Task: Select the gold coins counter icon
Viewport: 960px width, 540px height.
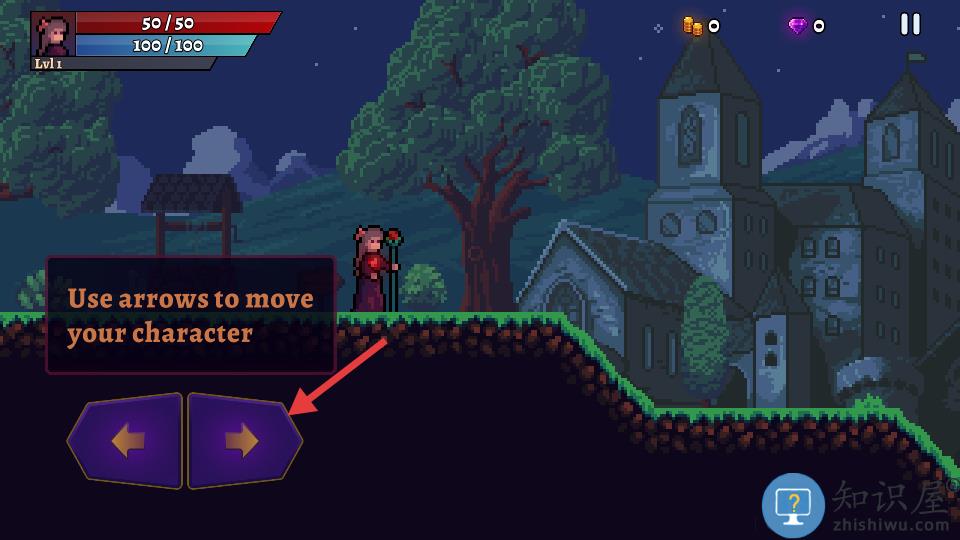Action: [692, 26]
